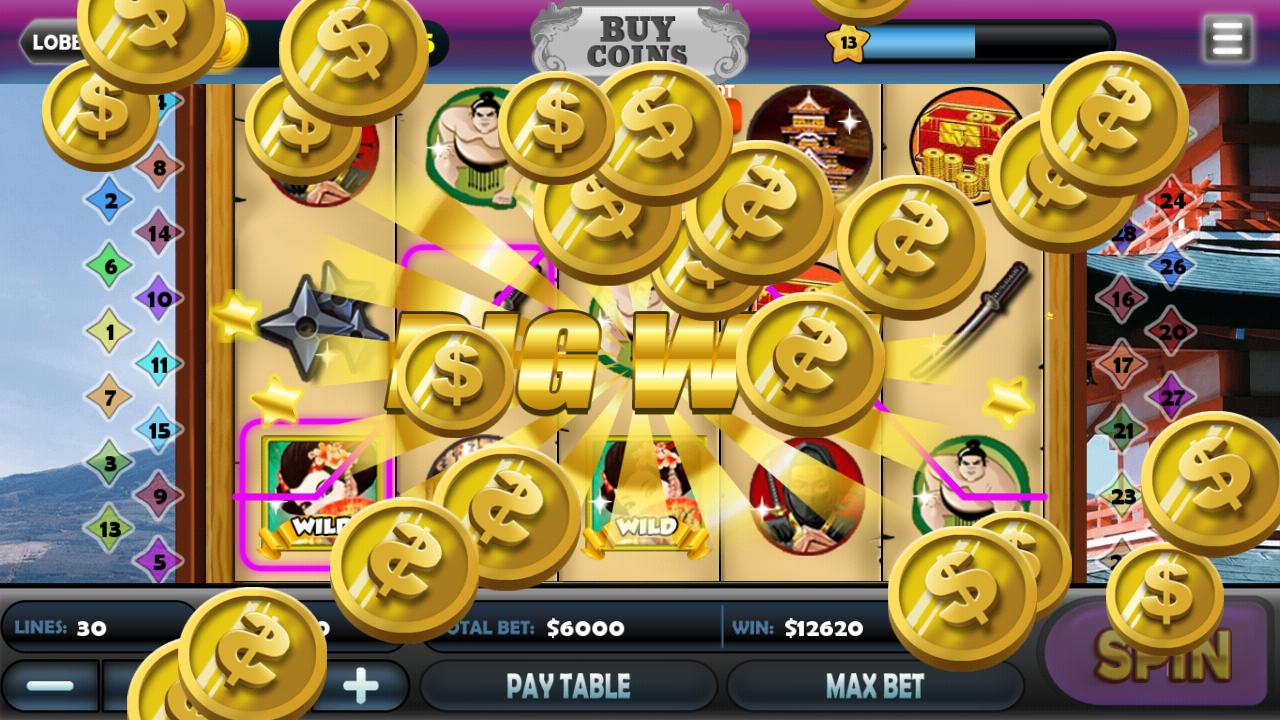Tap the level 13 star badge

coord(849,40)
